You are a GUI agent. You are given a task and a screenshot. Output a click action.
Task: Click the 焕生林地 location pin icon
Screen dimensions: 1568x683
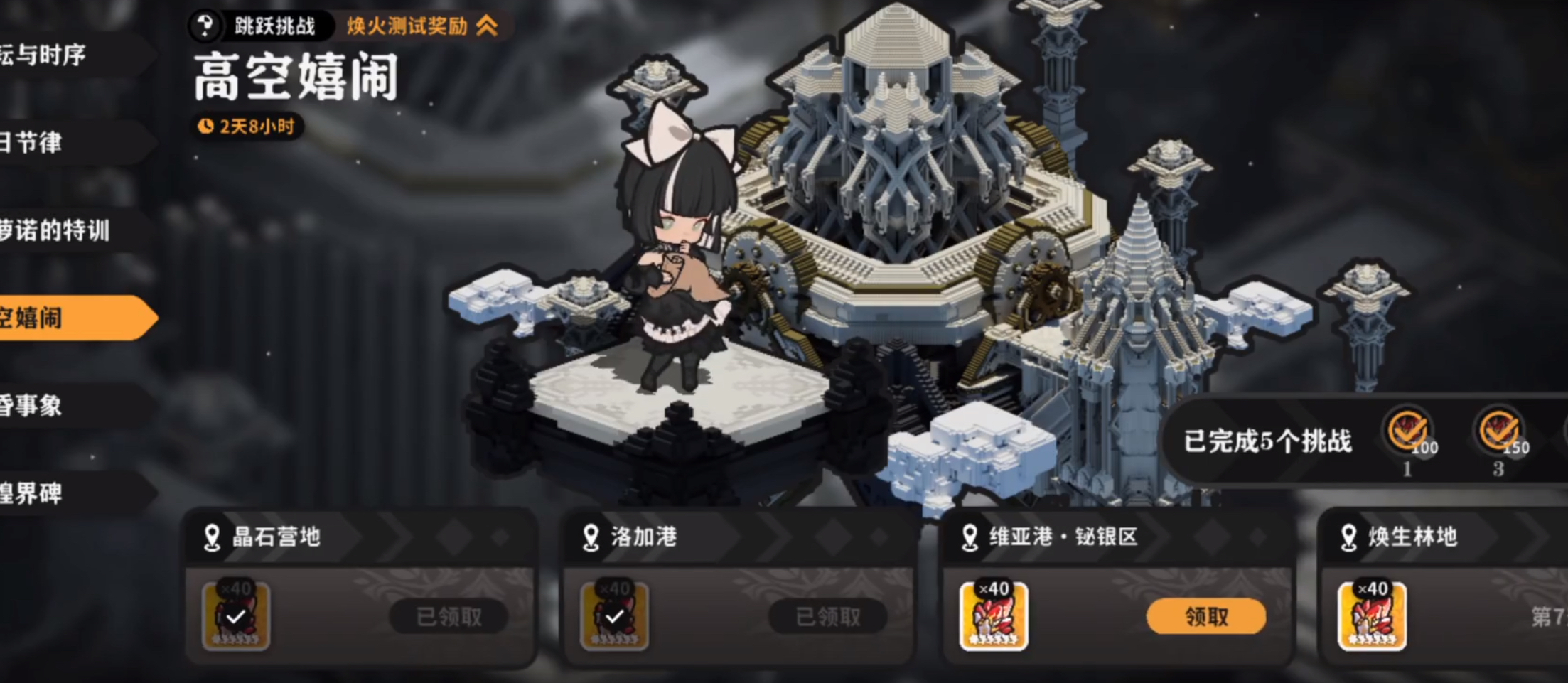point(1347,538)
